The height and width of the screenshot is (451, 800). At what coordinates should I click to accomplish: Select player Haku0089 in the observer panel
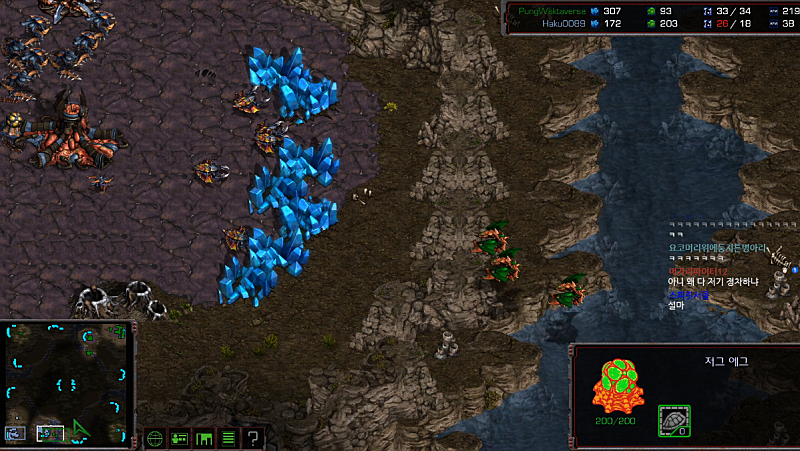point(559,22)
